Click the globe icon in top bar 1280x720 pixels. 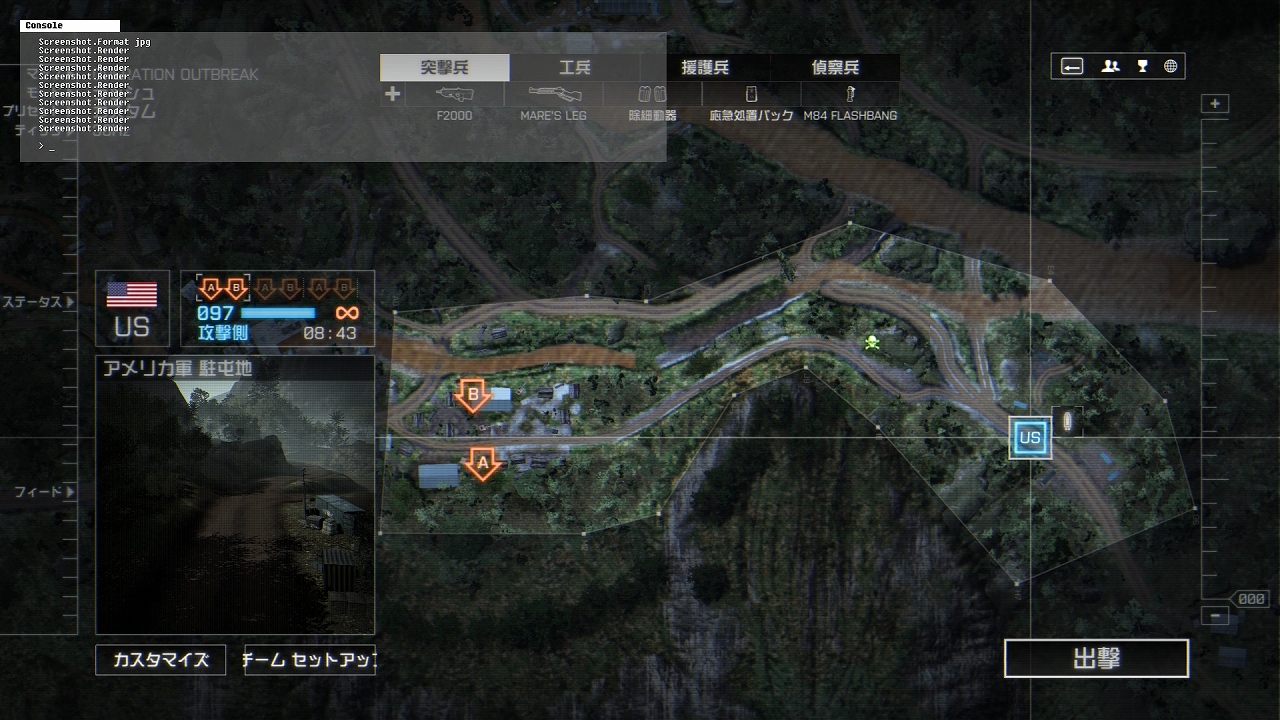click(1171, 67)
